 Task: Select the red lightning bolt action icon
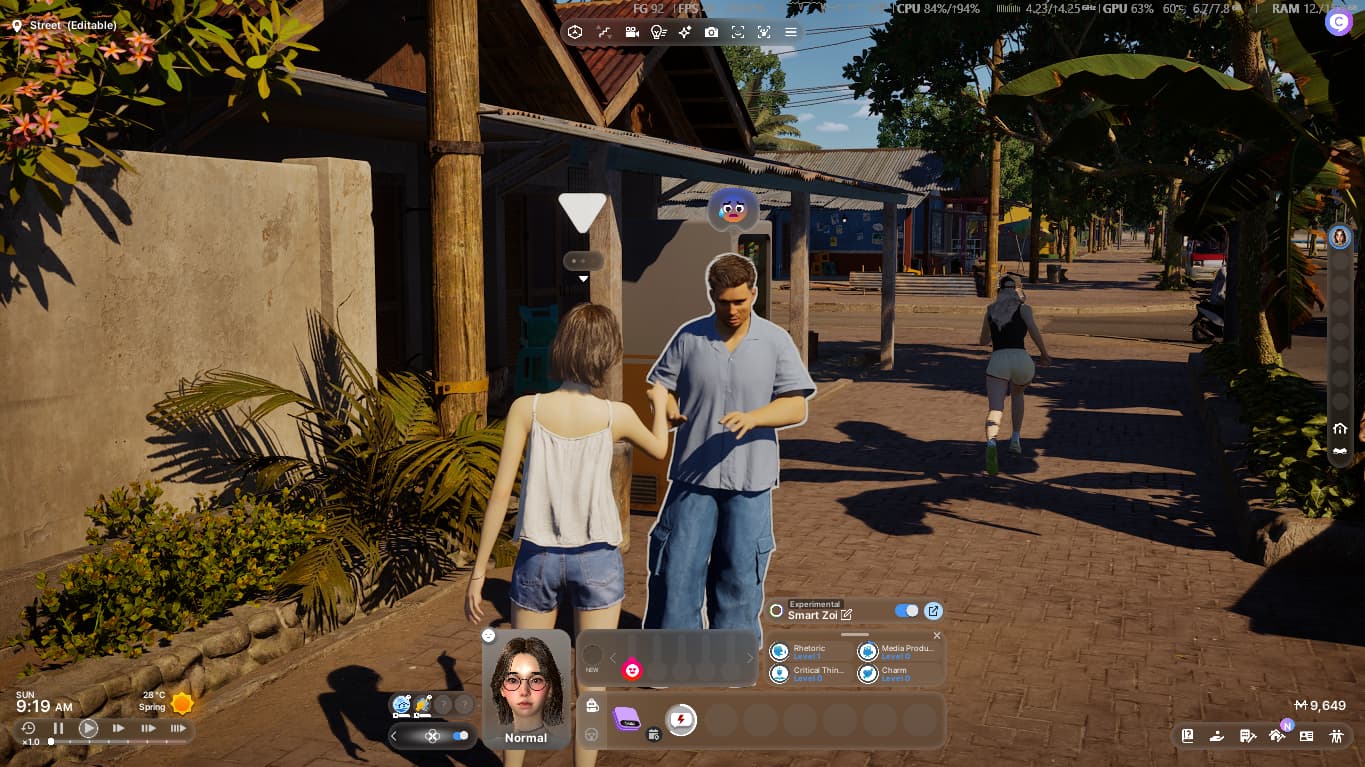pyautogui.click(x=681, y=719)
